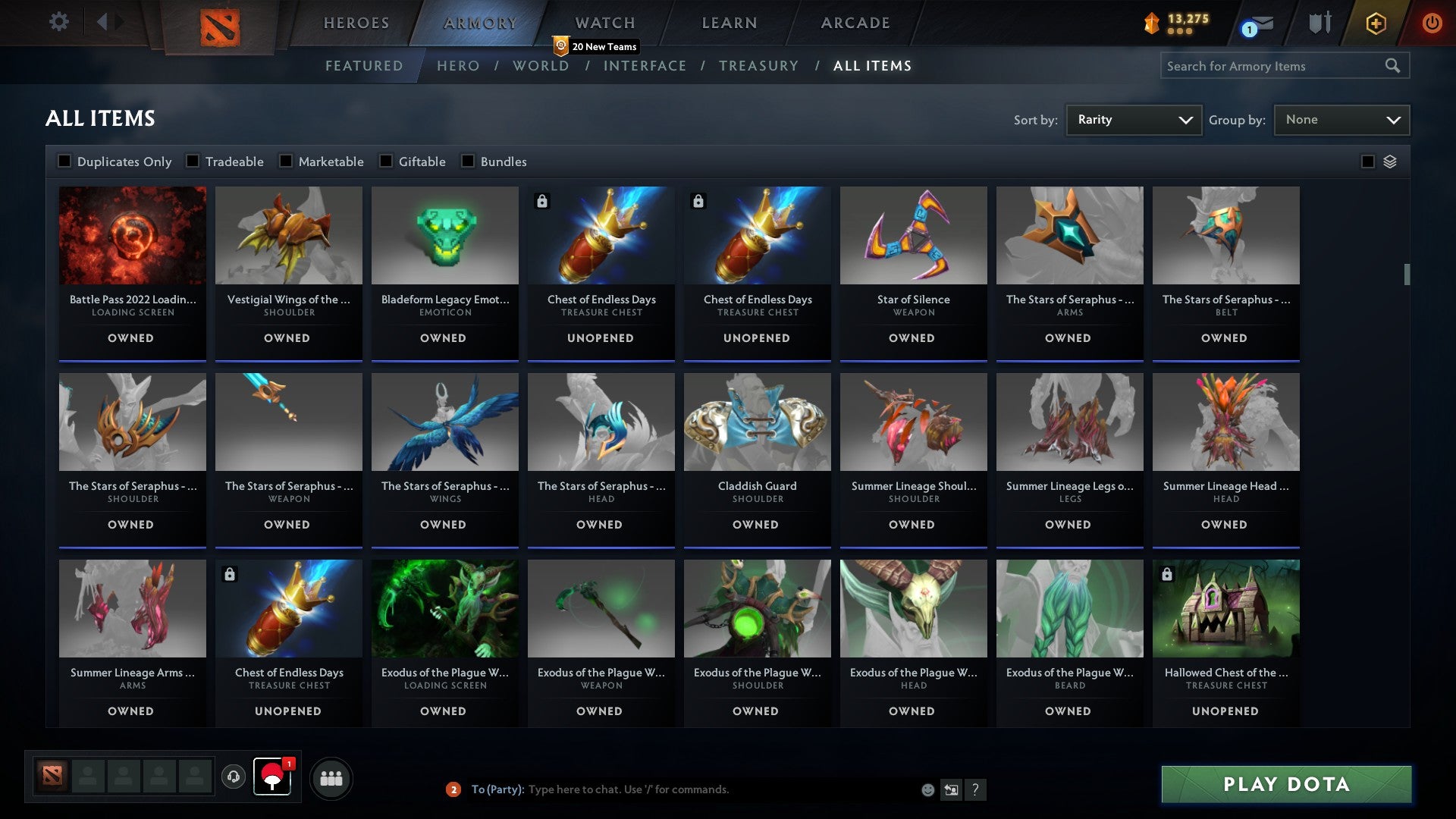The width and height of the screenshot is (1456, 819).
Task: Open the Group by None dropdown
Action: (1341, 119)
